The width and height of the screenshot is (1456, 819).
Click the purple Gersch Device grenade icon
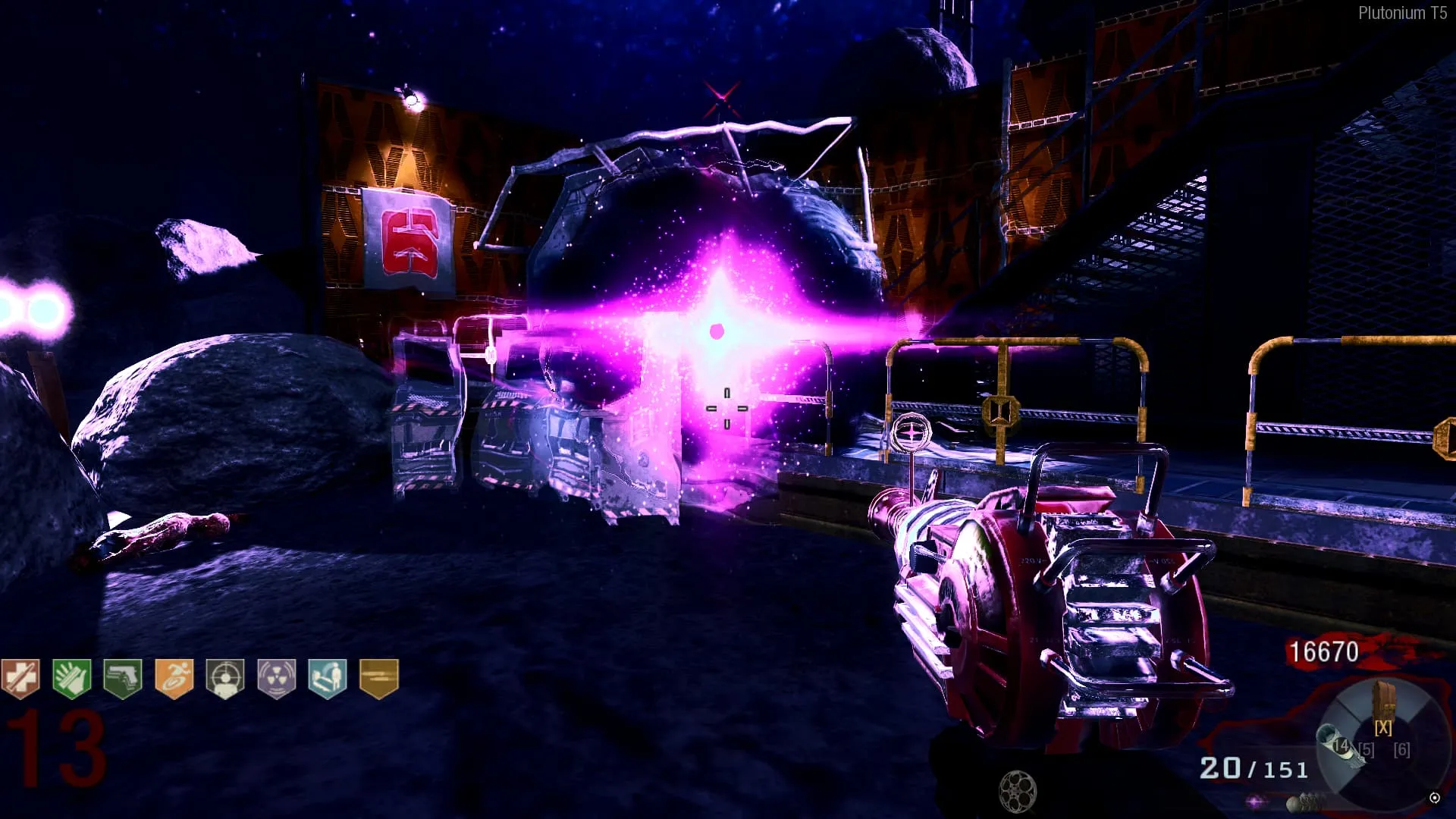tap(1257, 802)
